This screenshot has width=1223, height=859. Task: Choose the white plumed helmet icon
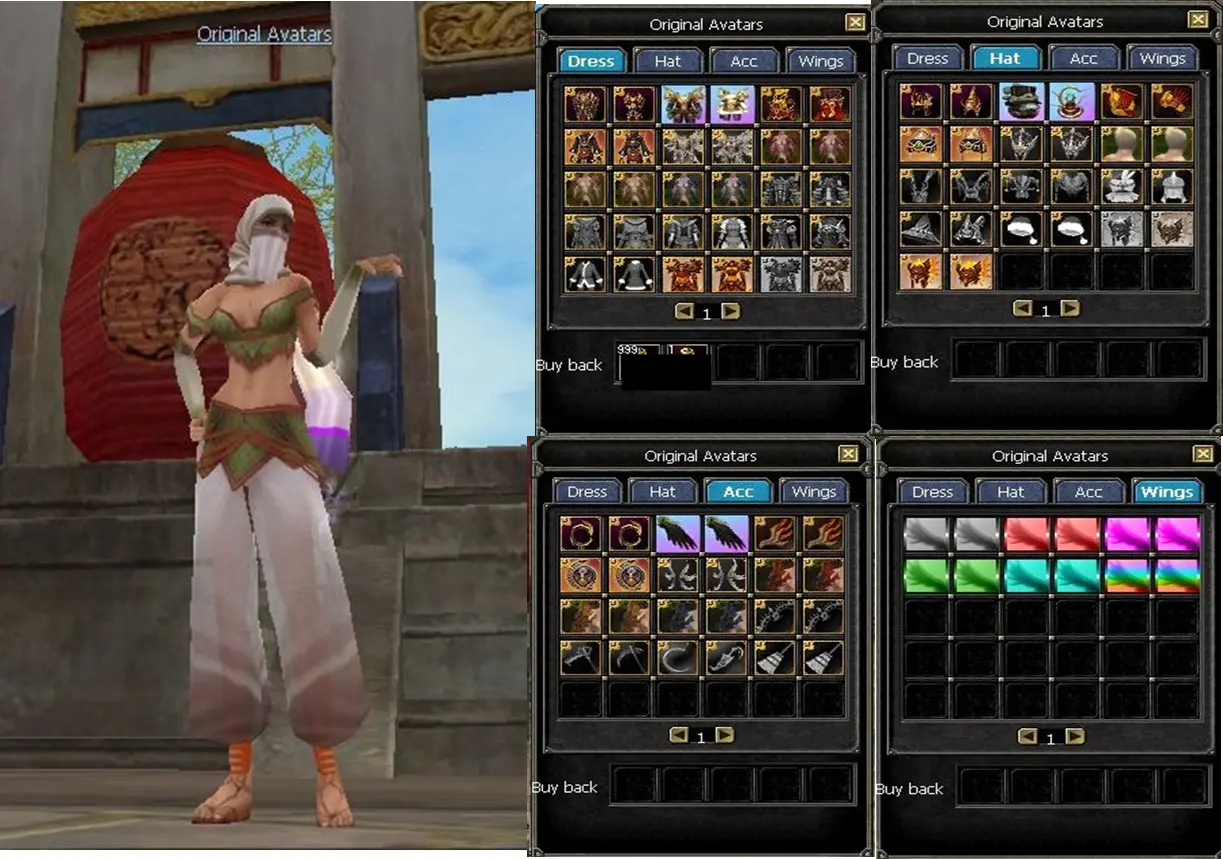[1119, 187]
